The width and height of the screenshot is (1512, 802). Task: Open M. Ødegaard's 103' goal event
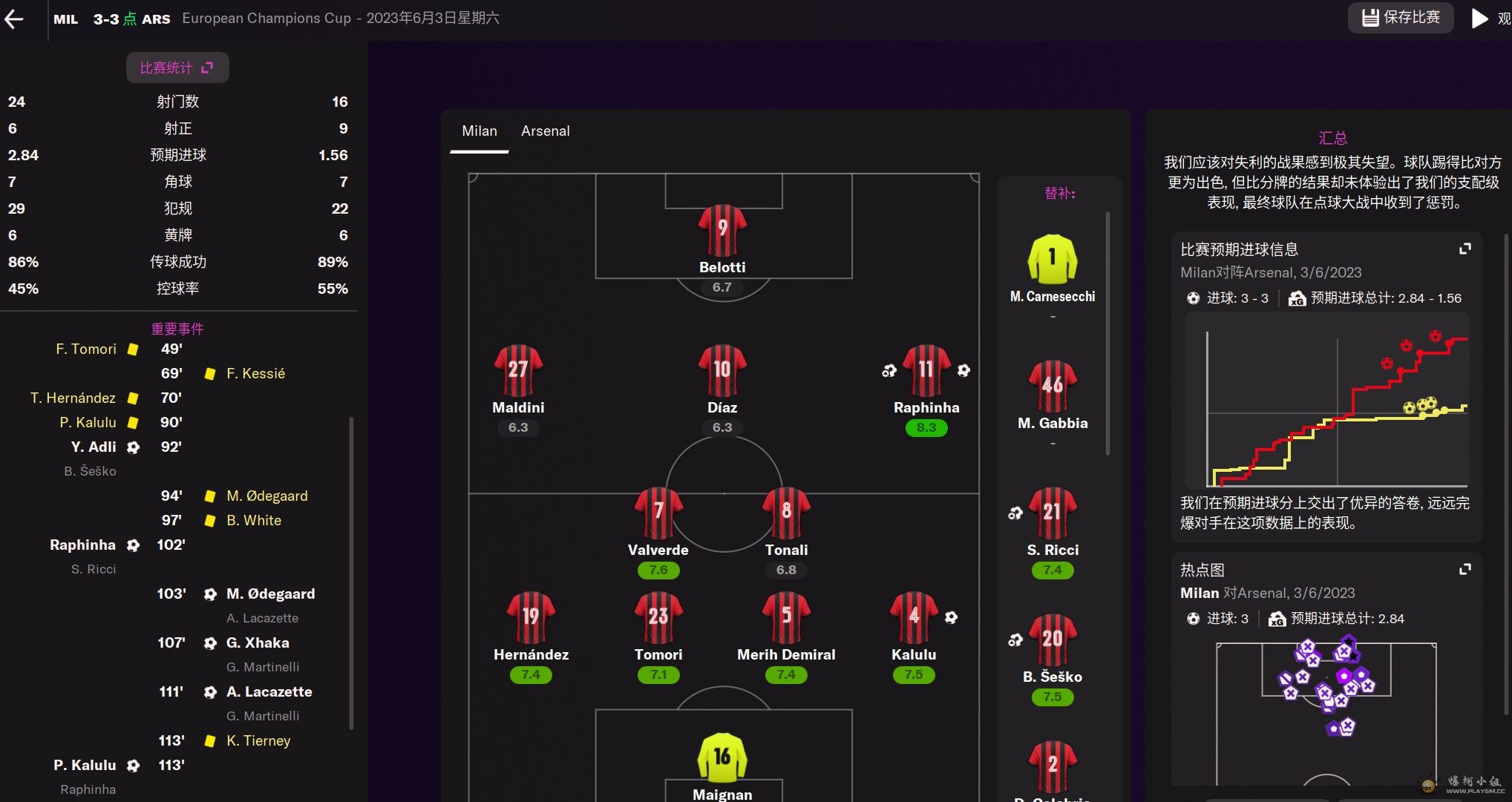[x=270, y=594]
